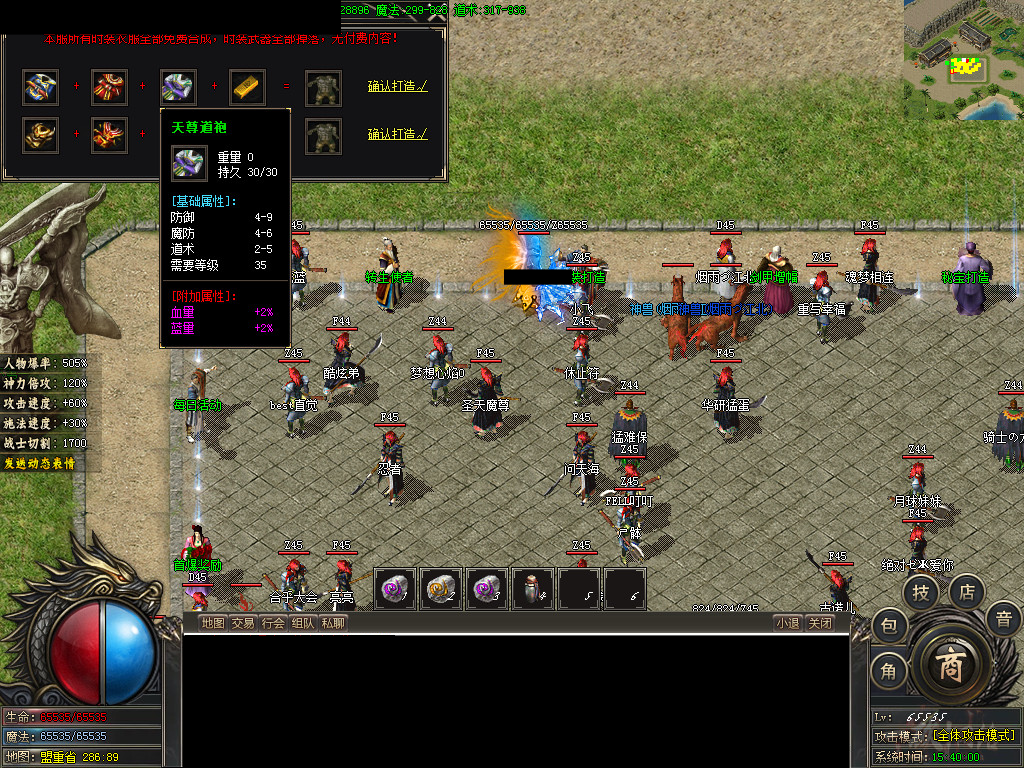
Task: Open the 技 skills button
Action: point(921,593)
